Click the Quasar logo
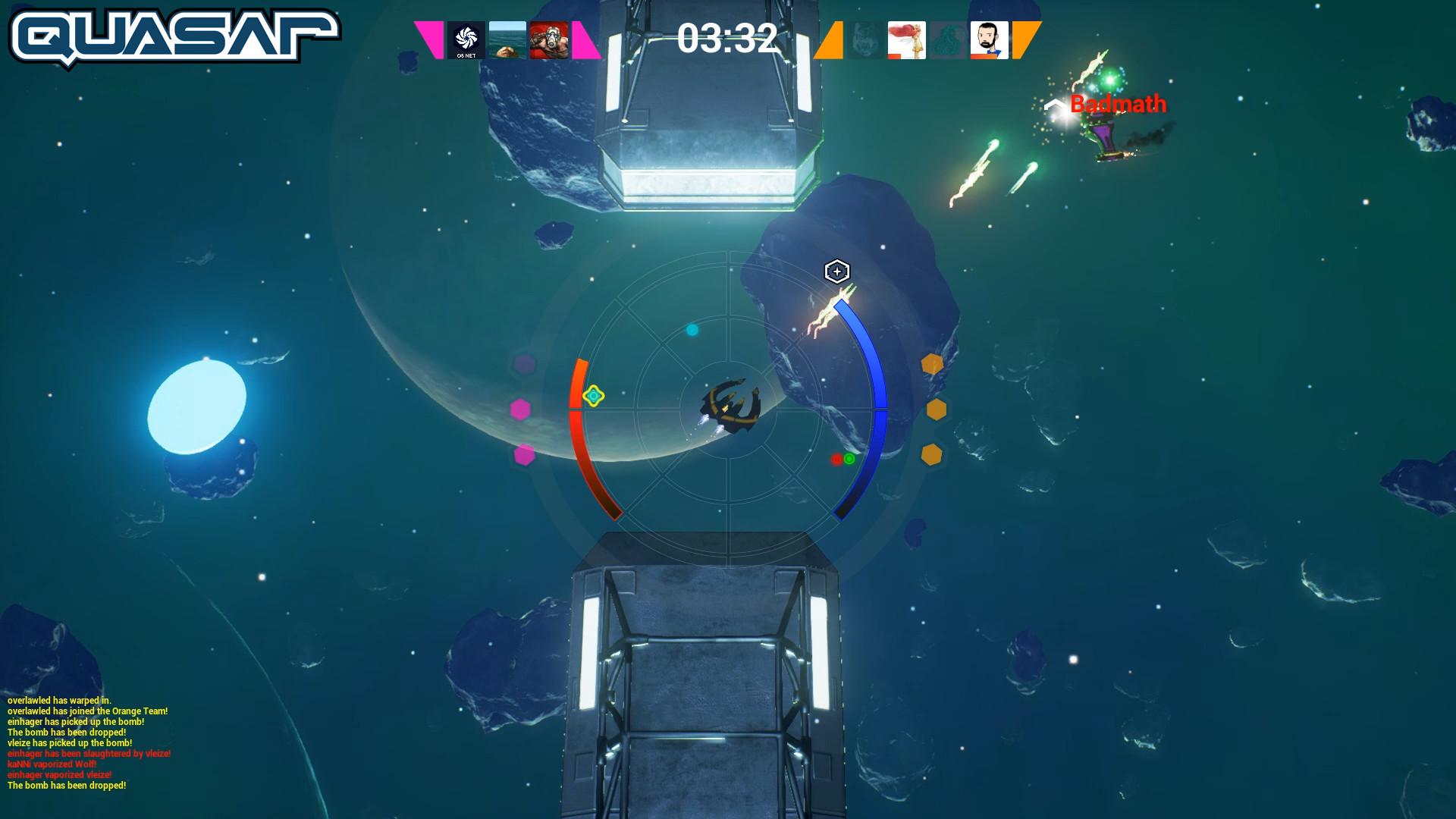Screen dimensions: 1456x819 [x=174, y=36]
